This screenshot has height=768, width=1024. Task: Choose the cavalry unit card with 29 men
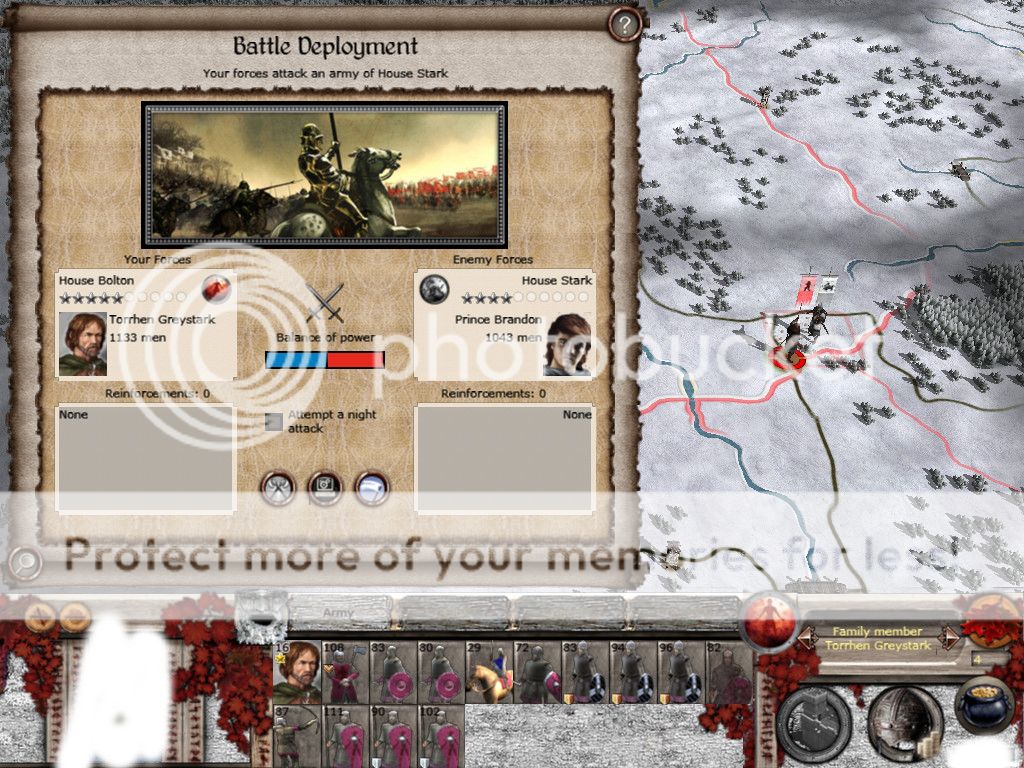pyautogui.click(x=489, y=672)
